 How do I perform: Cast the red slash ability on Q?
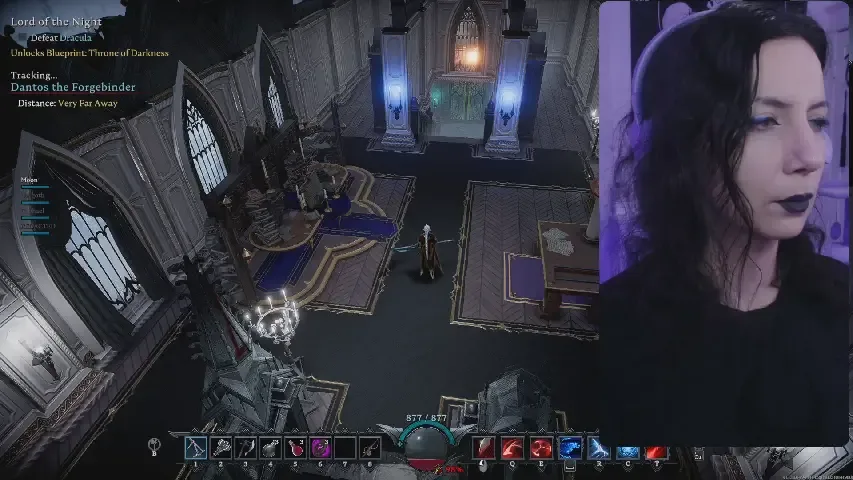513,449
